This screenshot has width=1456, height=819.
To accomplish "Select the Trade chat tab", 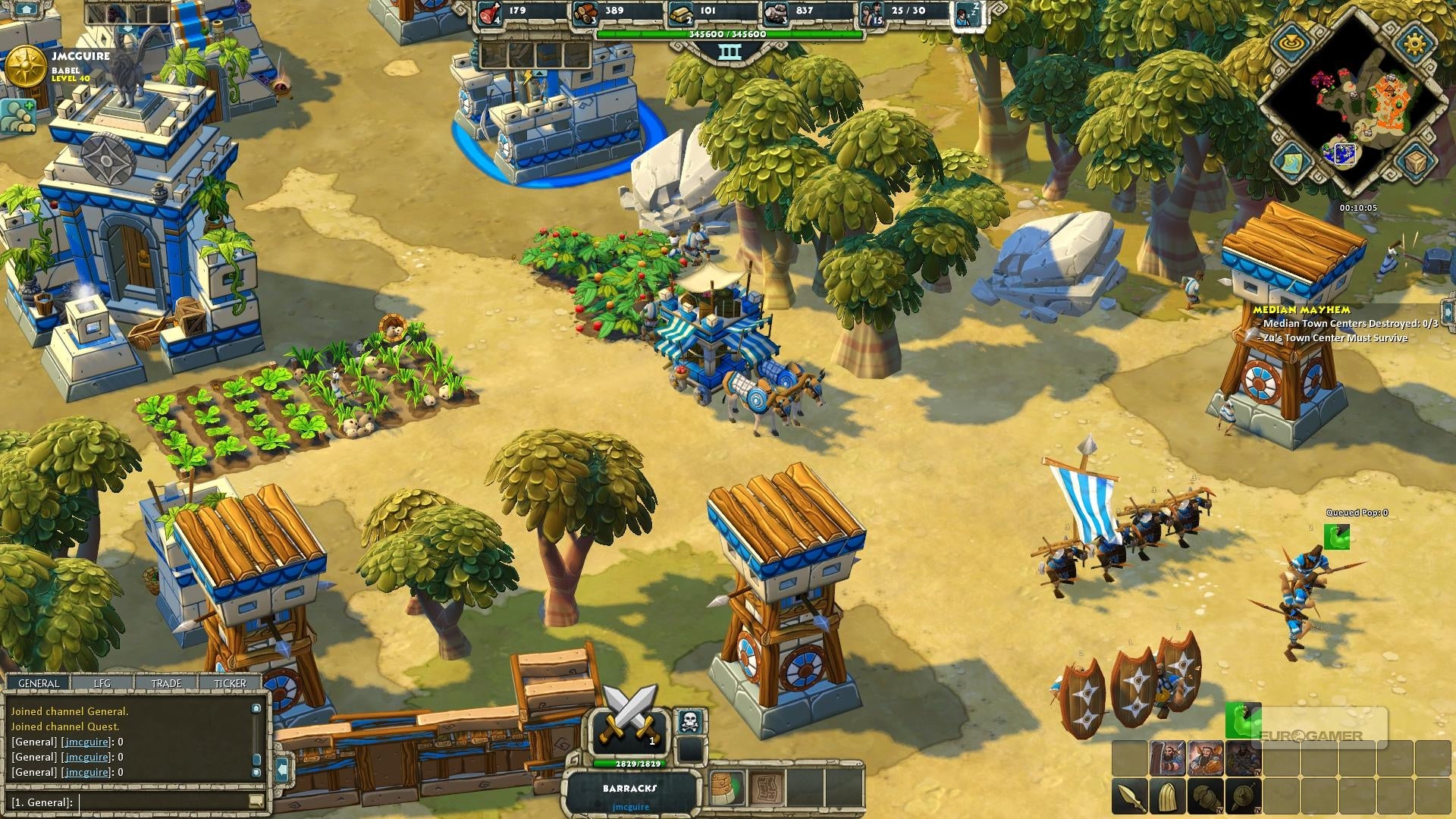I will 166,683.
